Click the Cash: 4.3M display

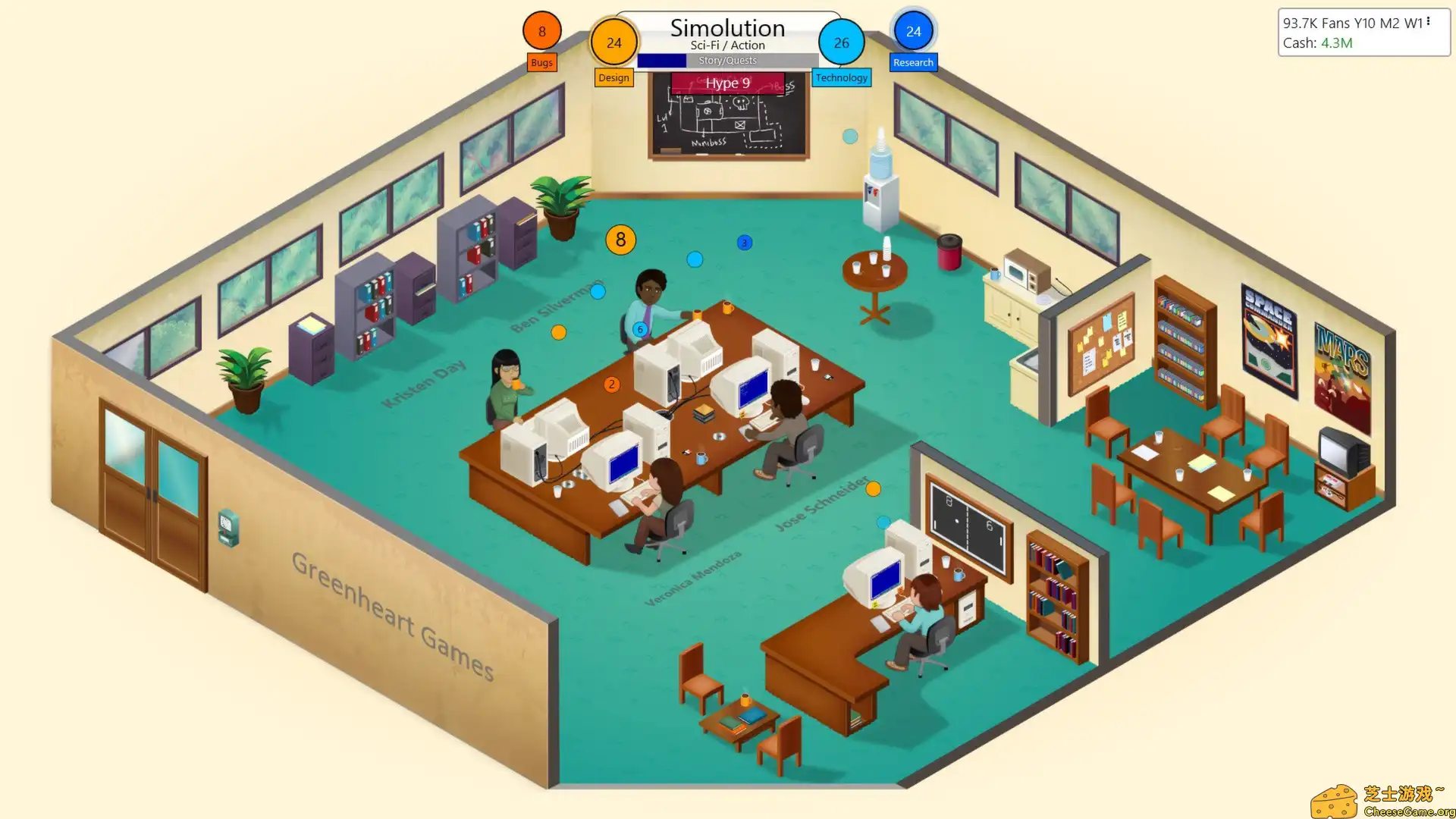(1316, 43)
